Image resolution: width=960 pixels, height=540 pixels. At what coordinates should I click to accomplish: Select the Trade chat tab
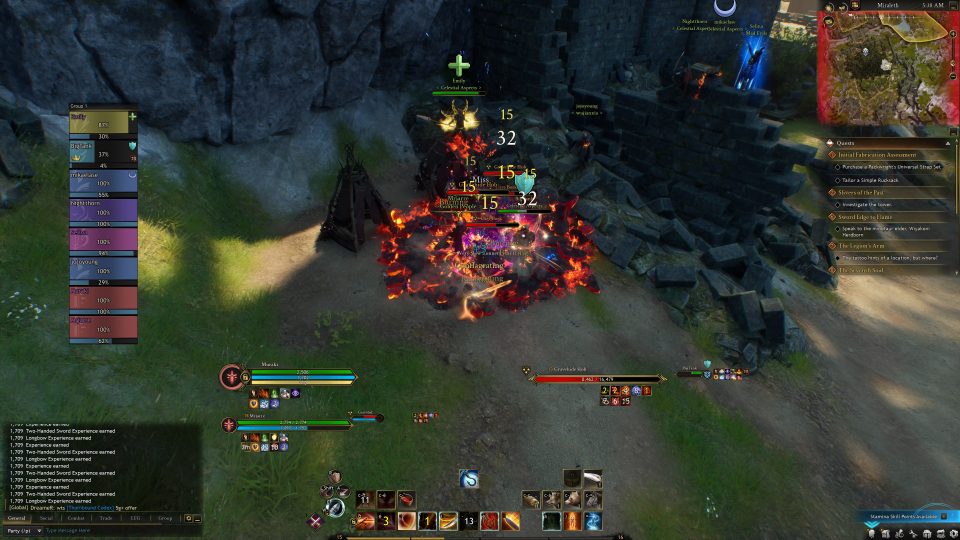pyautogui.click(x=106, y=518)
